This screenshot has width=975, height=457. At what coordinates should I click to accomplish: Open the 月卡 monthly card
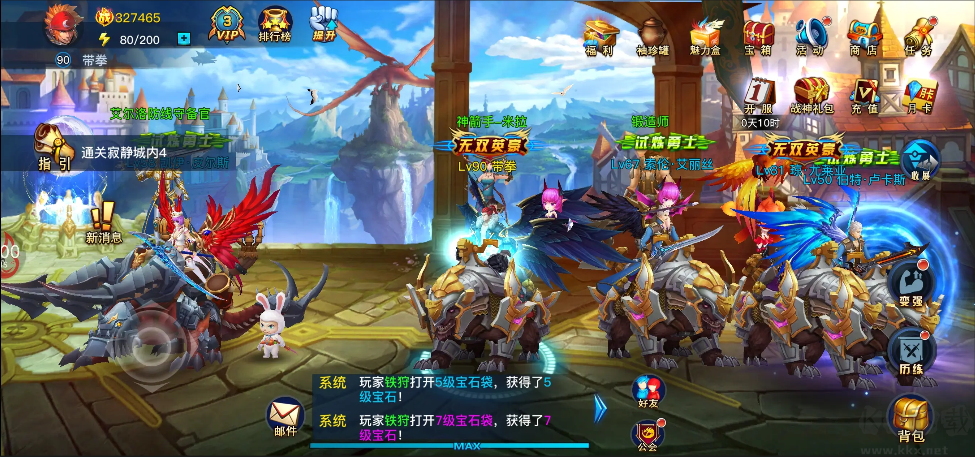click(x=918, y=95)
